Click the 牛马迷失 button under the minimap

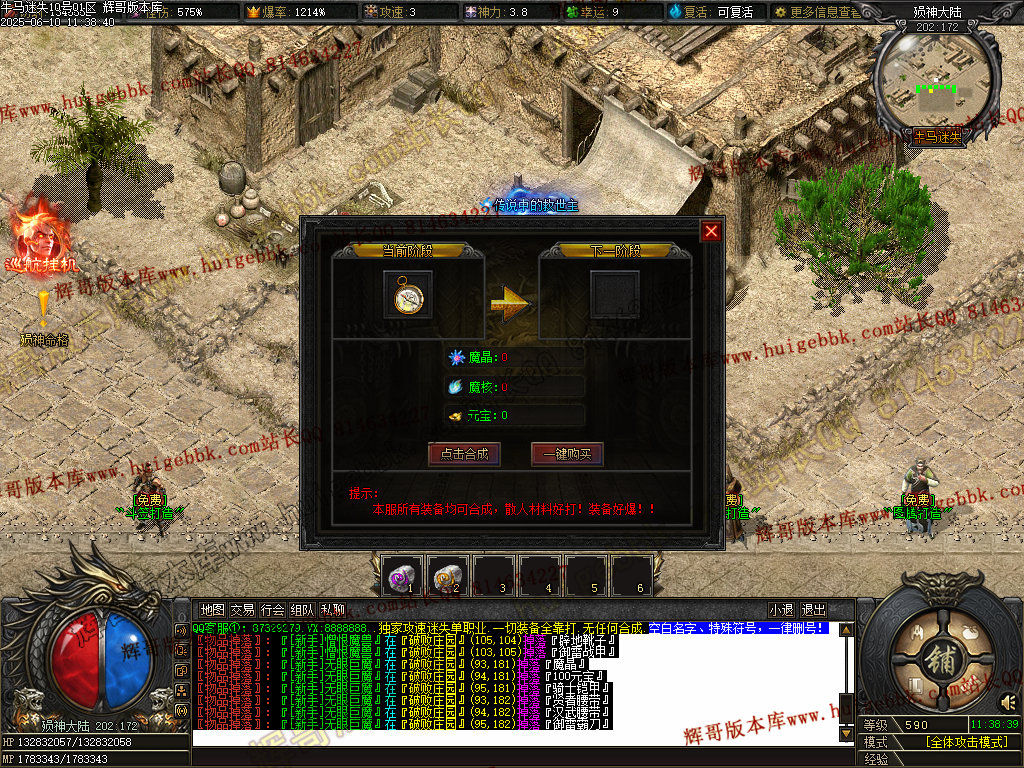pos(936,136)
